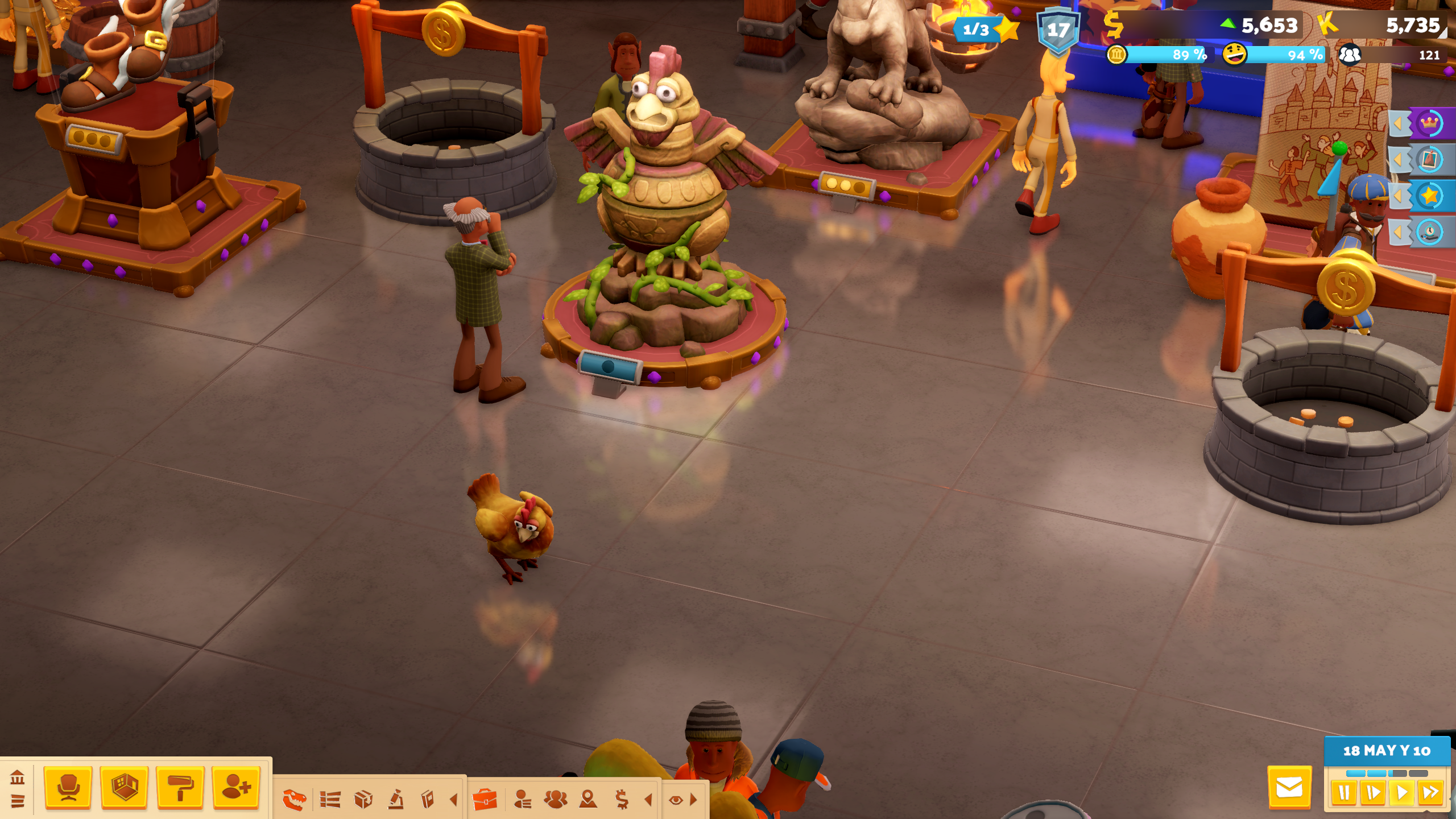Expand the crown objective tracker

1428,123
